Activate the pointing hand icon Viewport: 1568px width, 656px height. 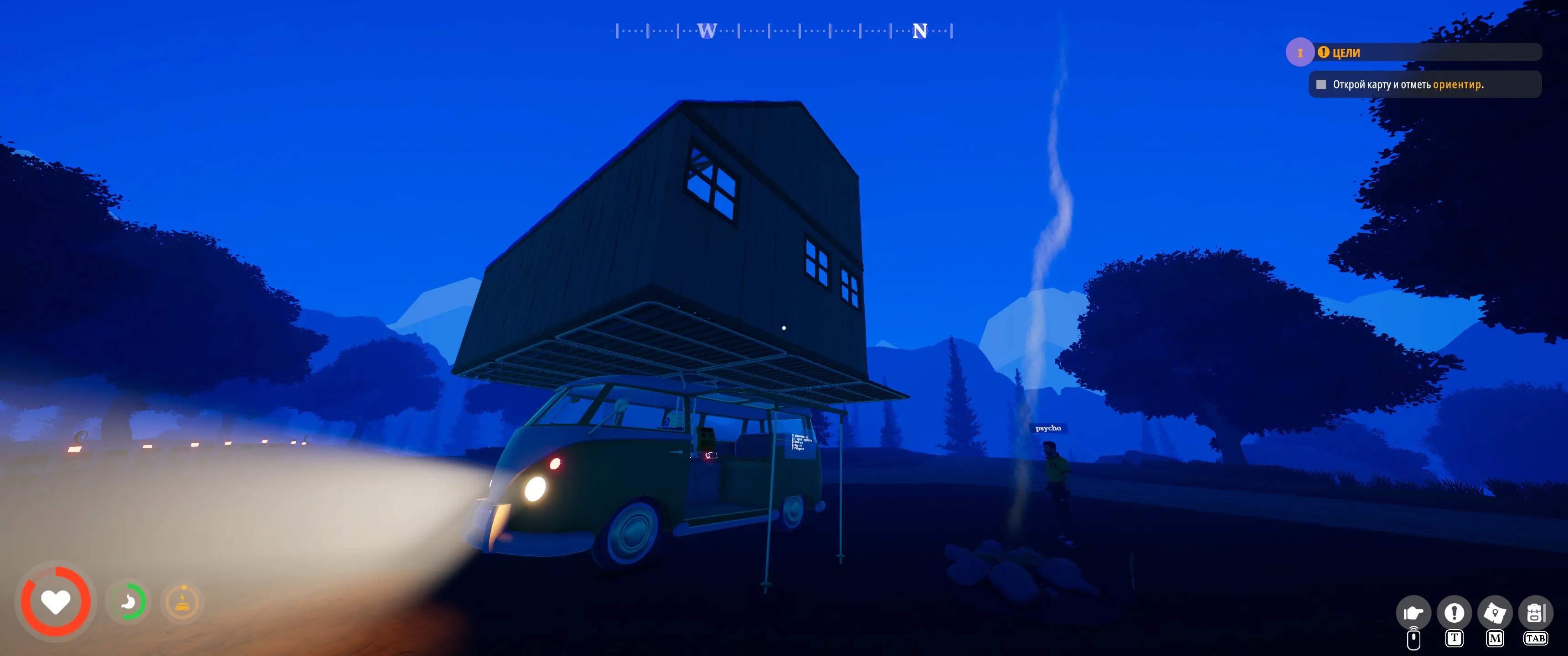(x=1413, y=612)
